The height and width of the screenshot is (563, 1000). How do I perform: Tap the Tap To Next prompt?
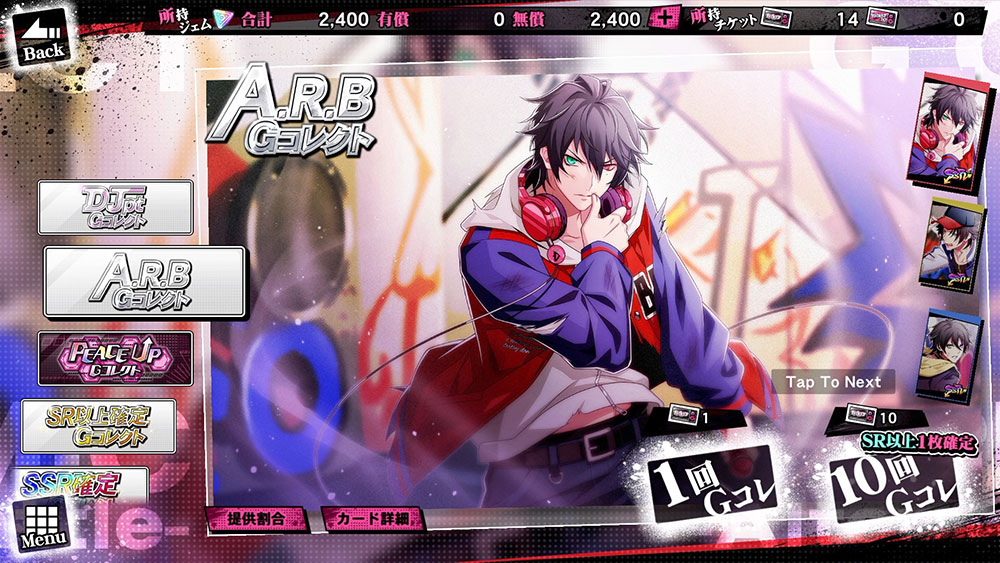tap(833, 381)
